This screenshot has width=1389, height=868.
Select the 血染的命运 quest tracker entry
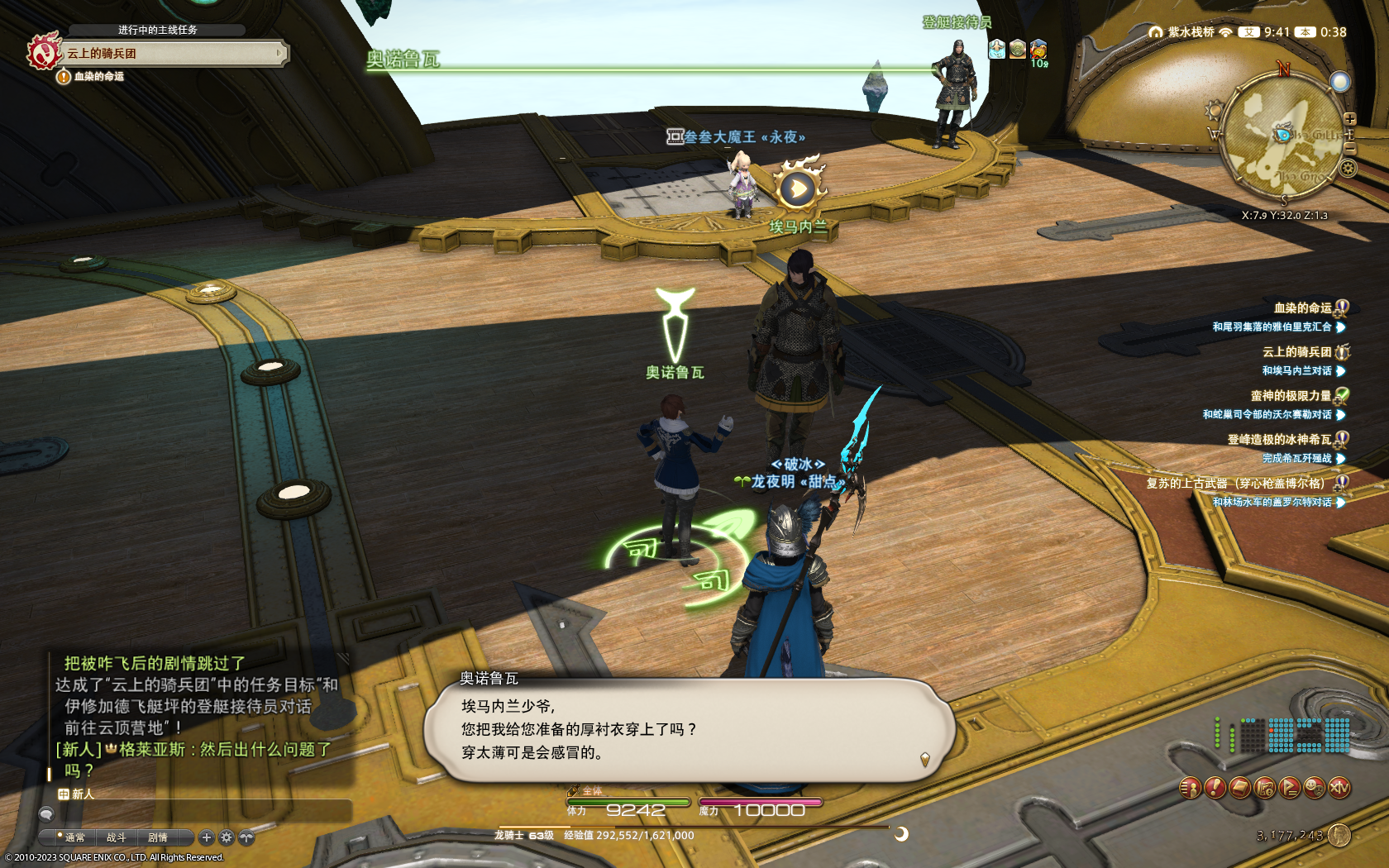tap(1302, 308)
